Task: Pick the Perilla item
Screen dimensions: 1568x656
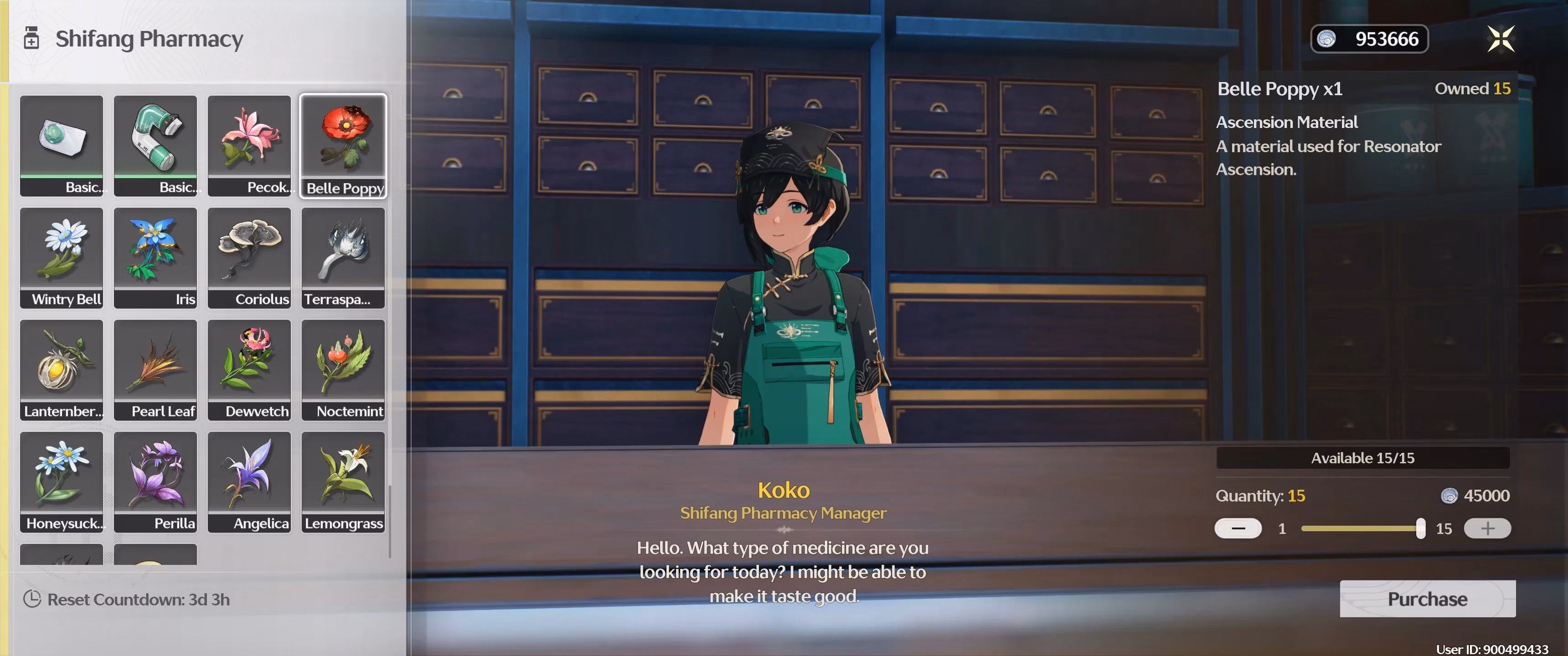Action: coord(155,482)
